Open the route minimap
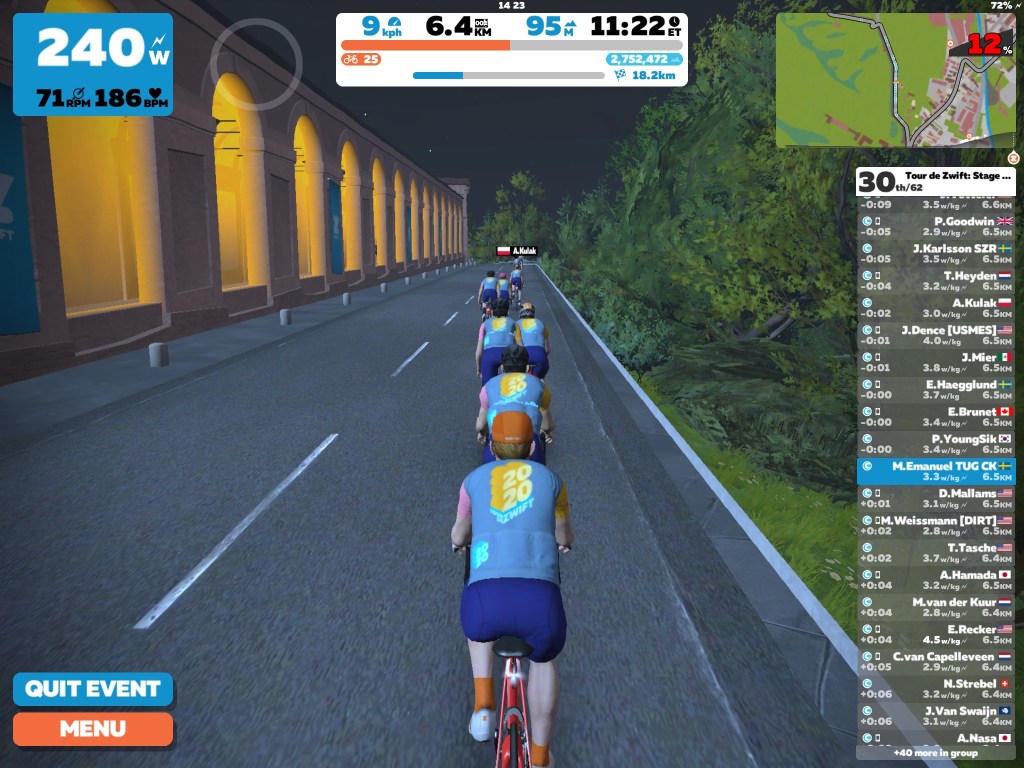Image resolution: width=1024 pixels, height=768 pixels. tap(895, 80)
